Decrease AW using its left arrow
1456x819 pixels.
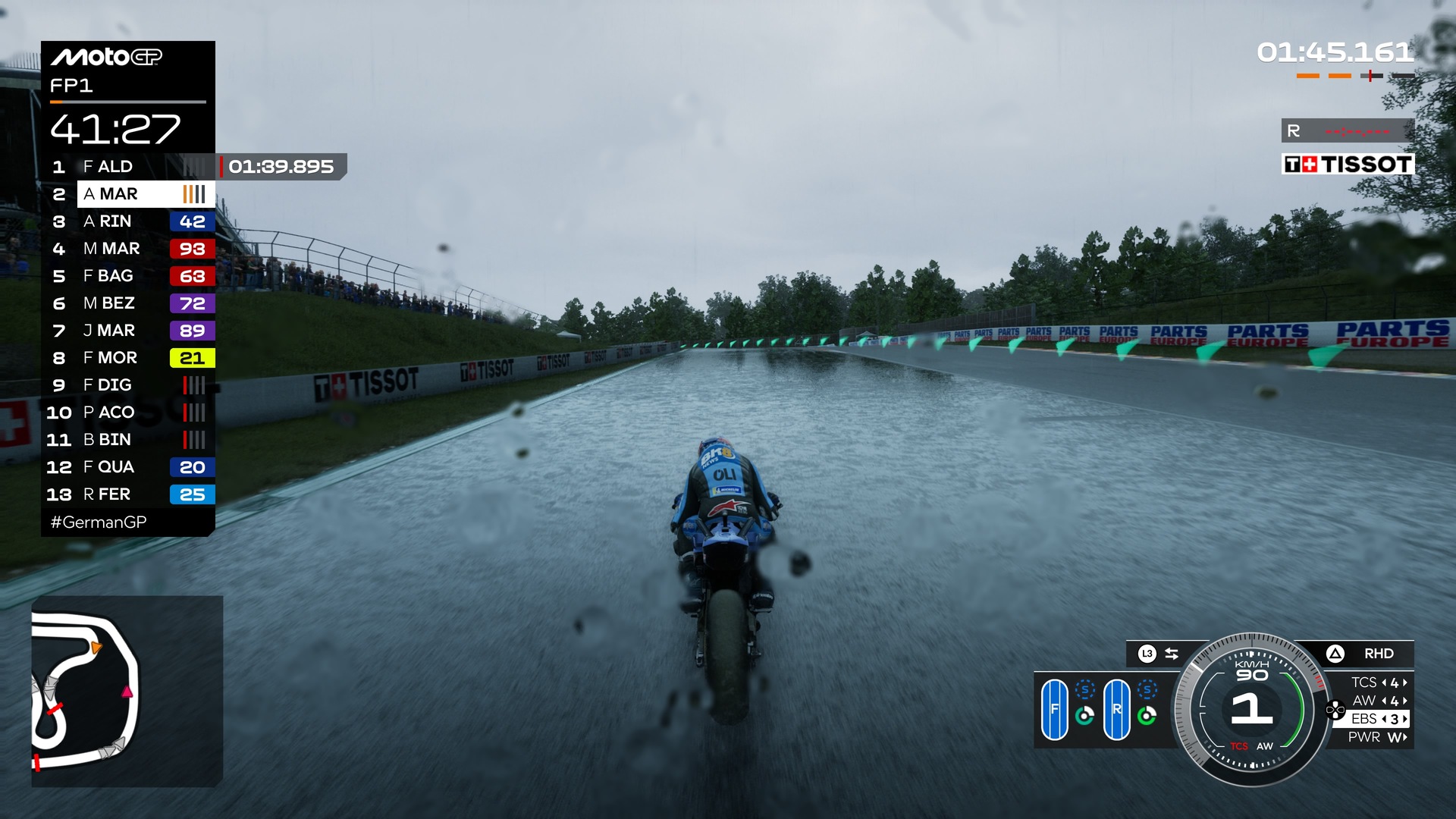[x=1385, y=701]
